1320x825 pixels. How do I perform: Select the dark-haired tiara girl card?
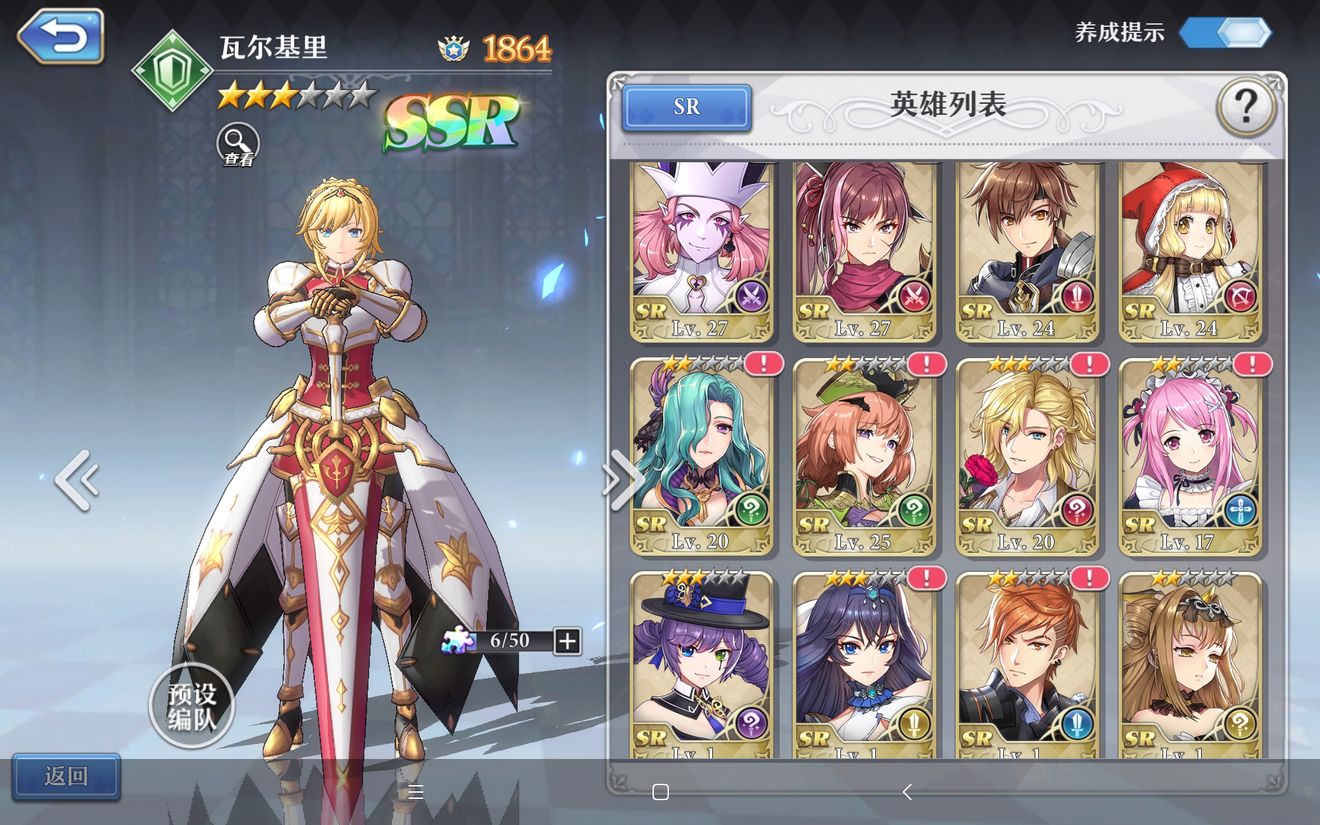pyautogui.click(x=865, y=665)
